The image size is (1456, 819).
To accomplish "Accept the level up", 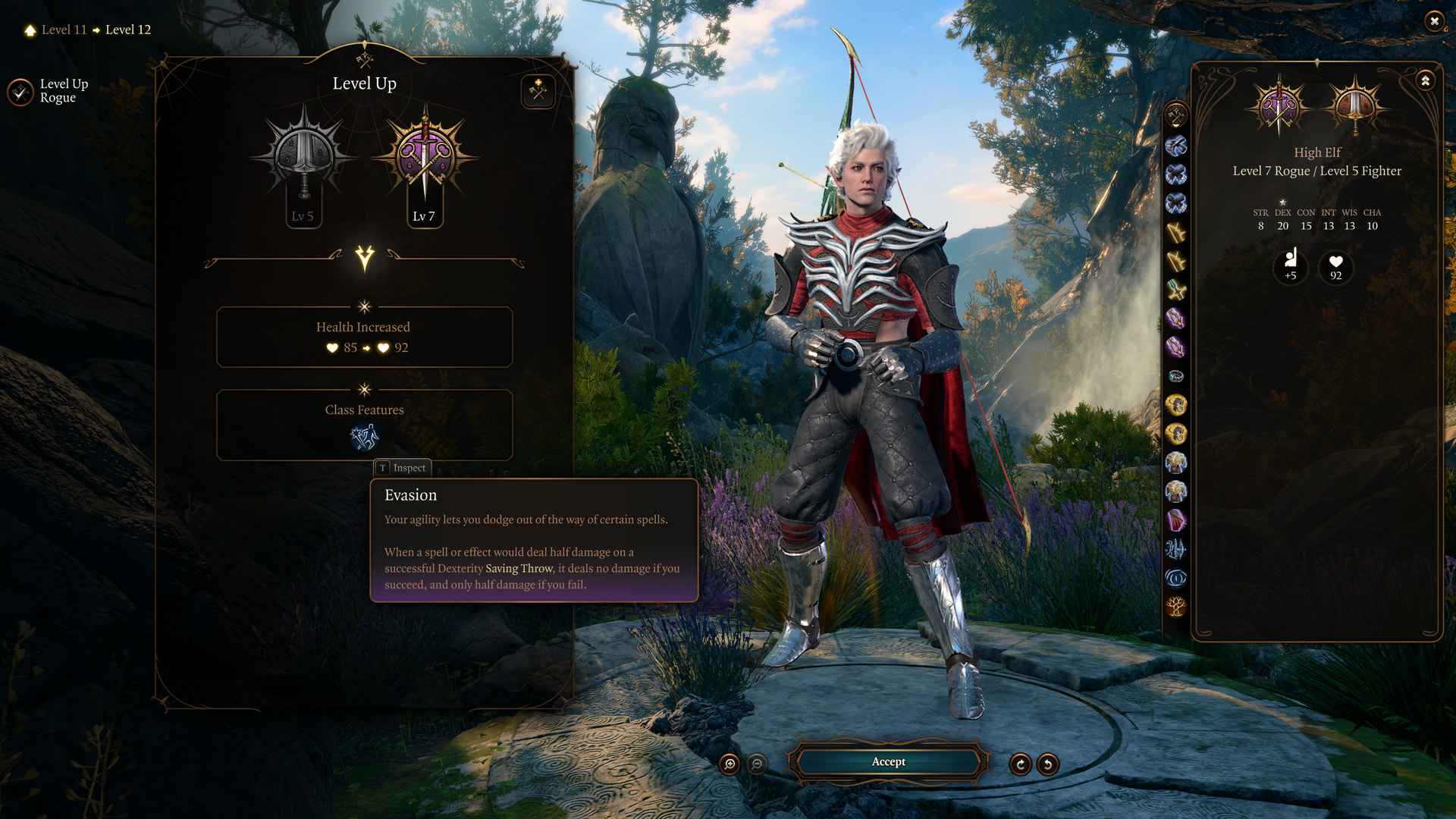I will coord(888,761).
